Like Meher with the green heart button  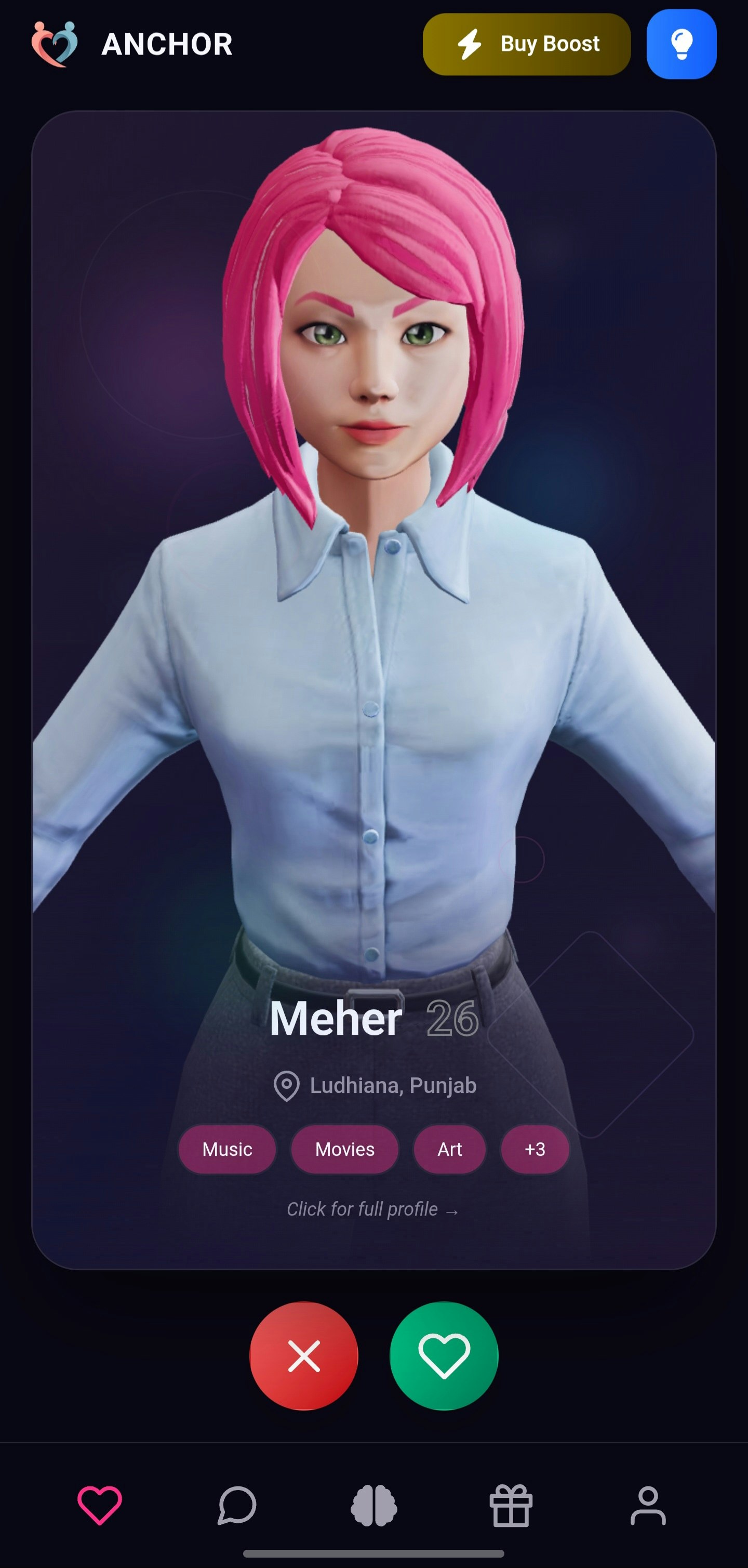pos(444,1359)
